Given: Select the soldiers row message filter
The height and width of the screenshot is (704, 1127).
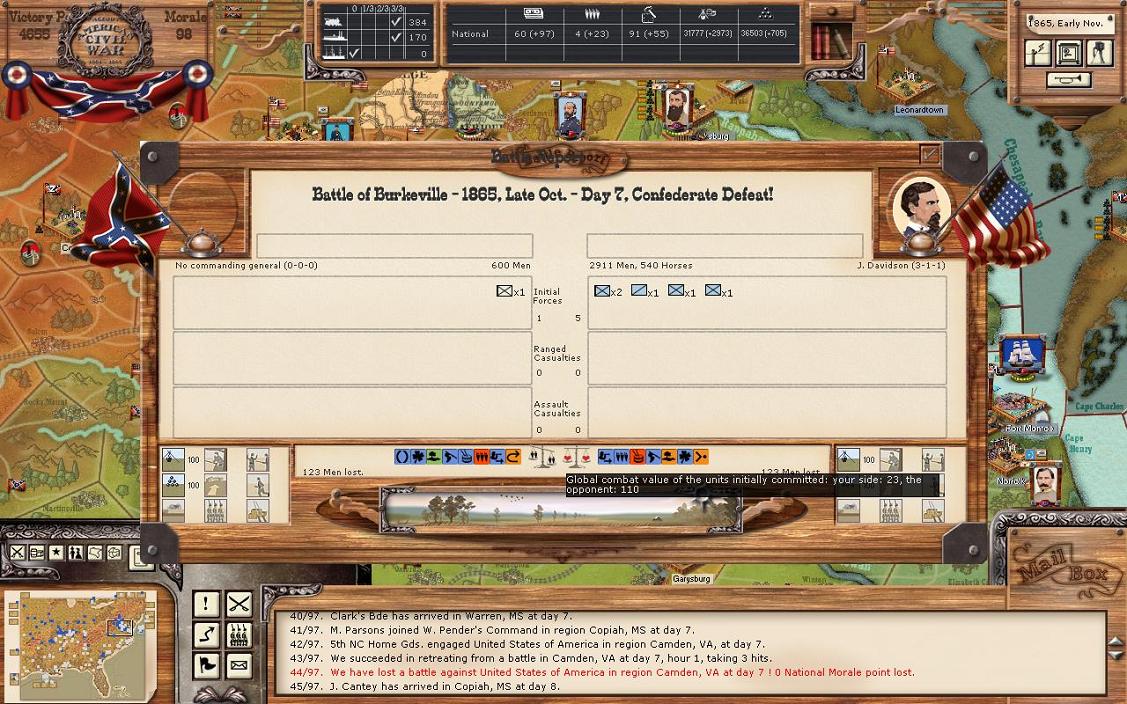Looking at the screenshot, I should (x=238, y=634).
